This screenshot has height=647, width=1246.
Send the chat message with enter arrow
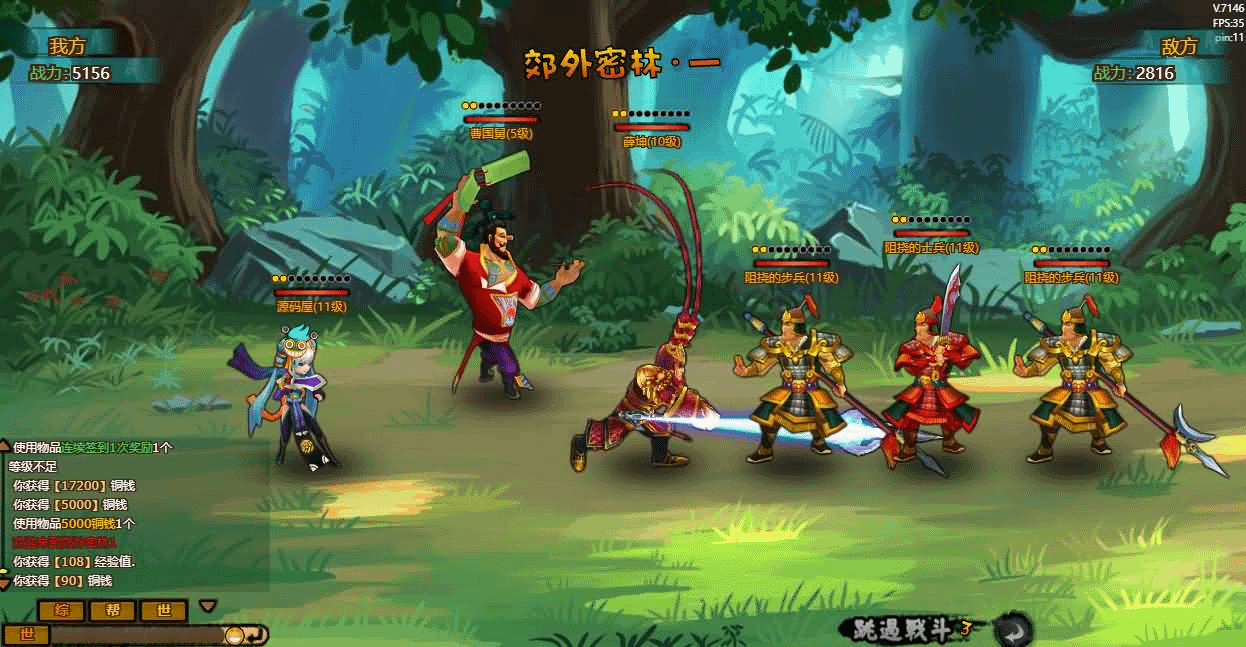(x=256, y=635)
